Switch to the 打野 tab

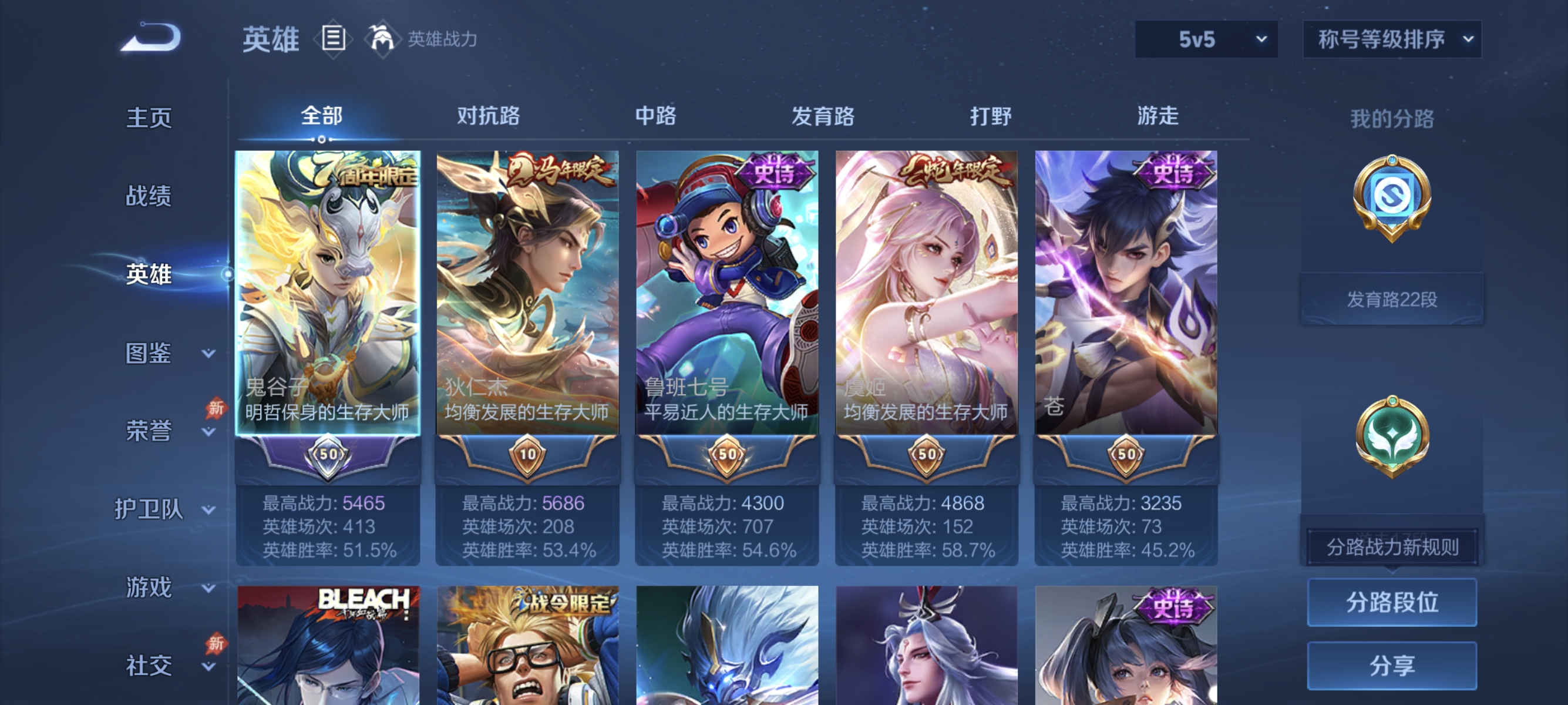[992, 116]
